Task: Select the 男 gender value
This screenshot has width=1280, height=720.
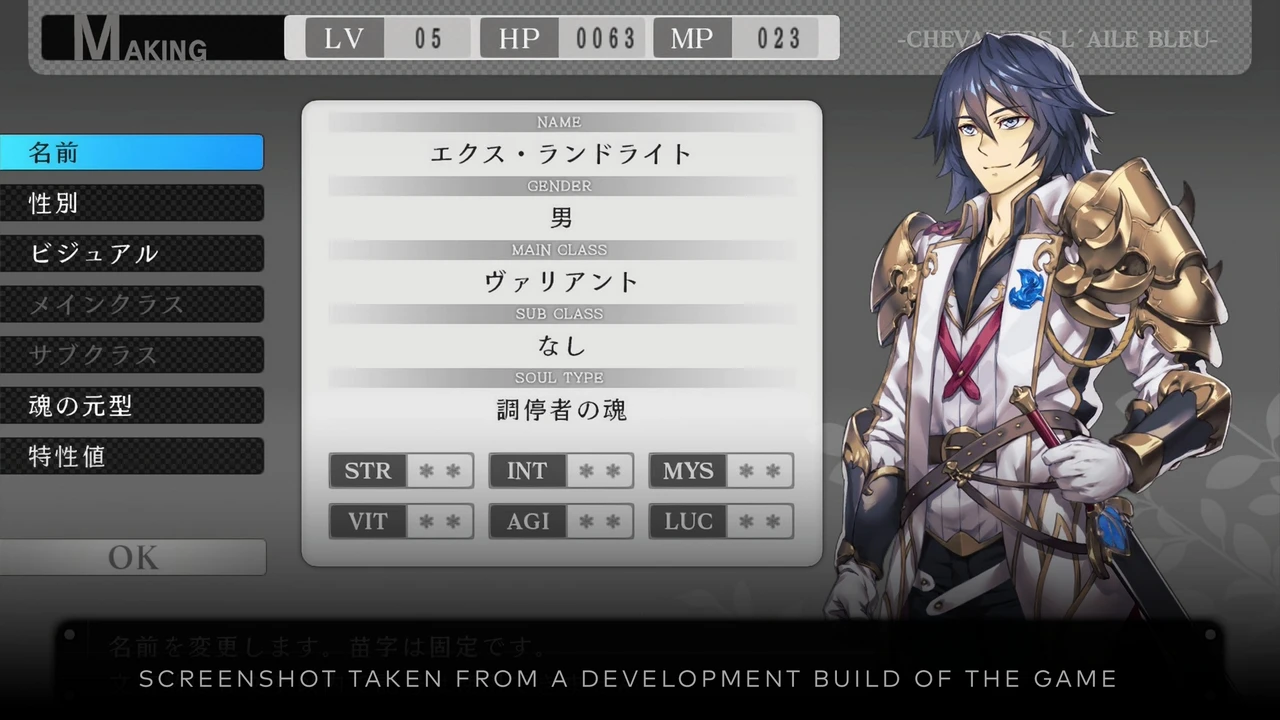Action: coord(560,218)
